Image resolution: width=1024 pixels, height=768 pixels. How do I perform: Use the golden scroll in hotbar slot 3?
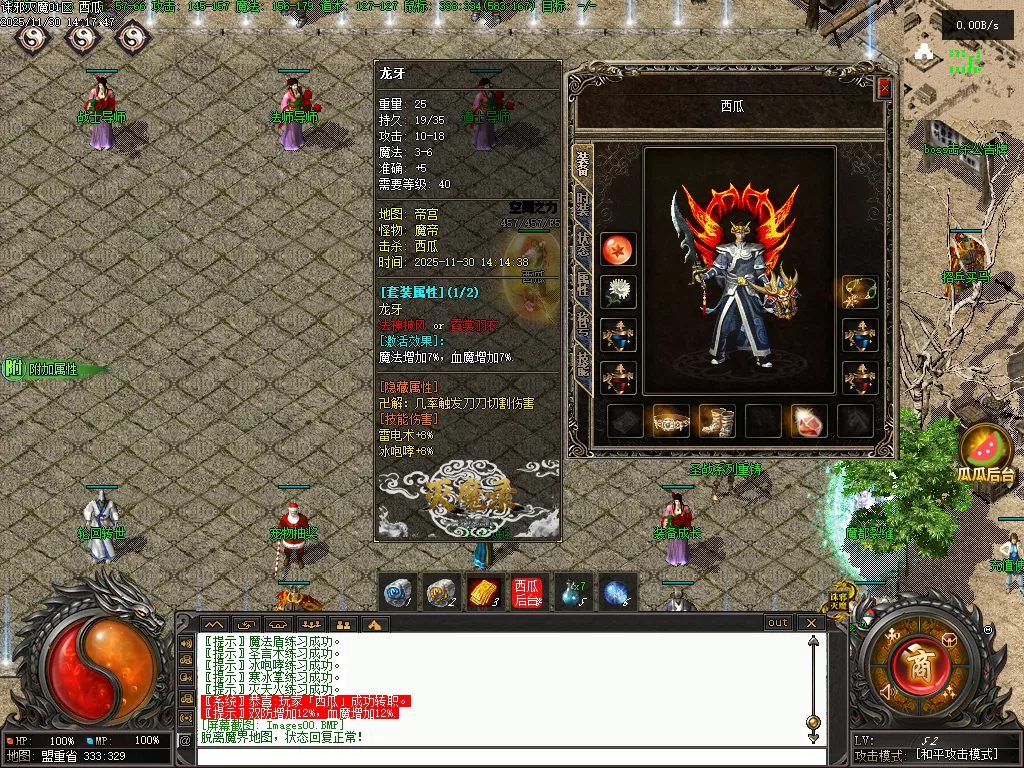483,593
